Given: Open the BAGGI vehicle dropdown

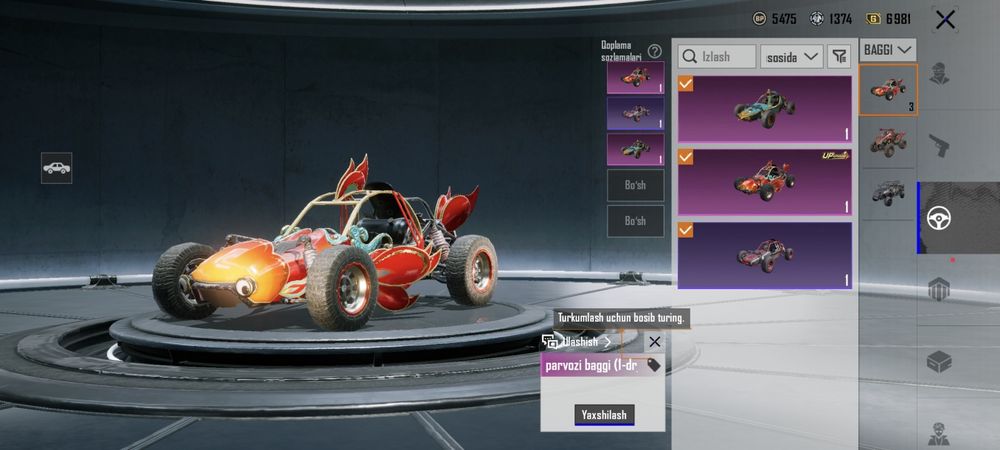Looking at the screenshot, I should (x=888, y=49).
